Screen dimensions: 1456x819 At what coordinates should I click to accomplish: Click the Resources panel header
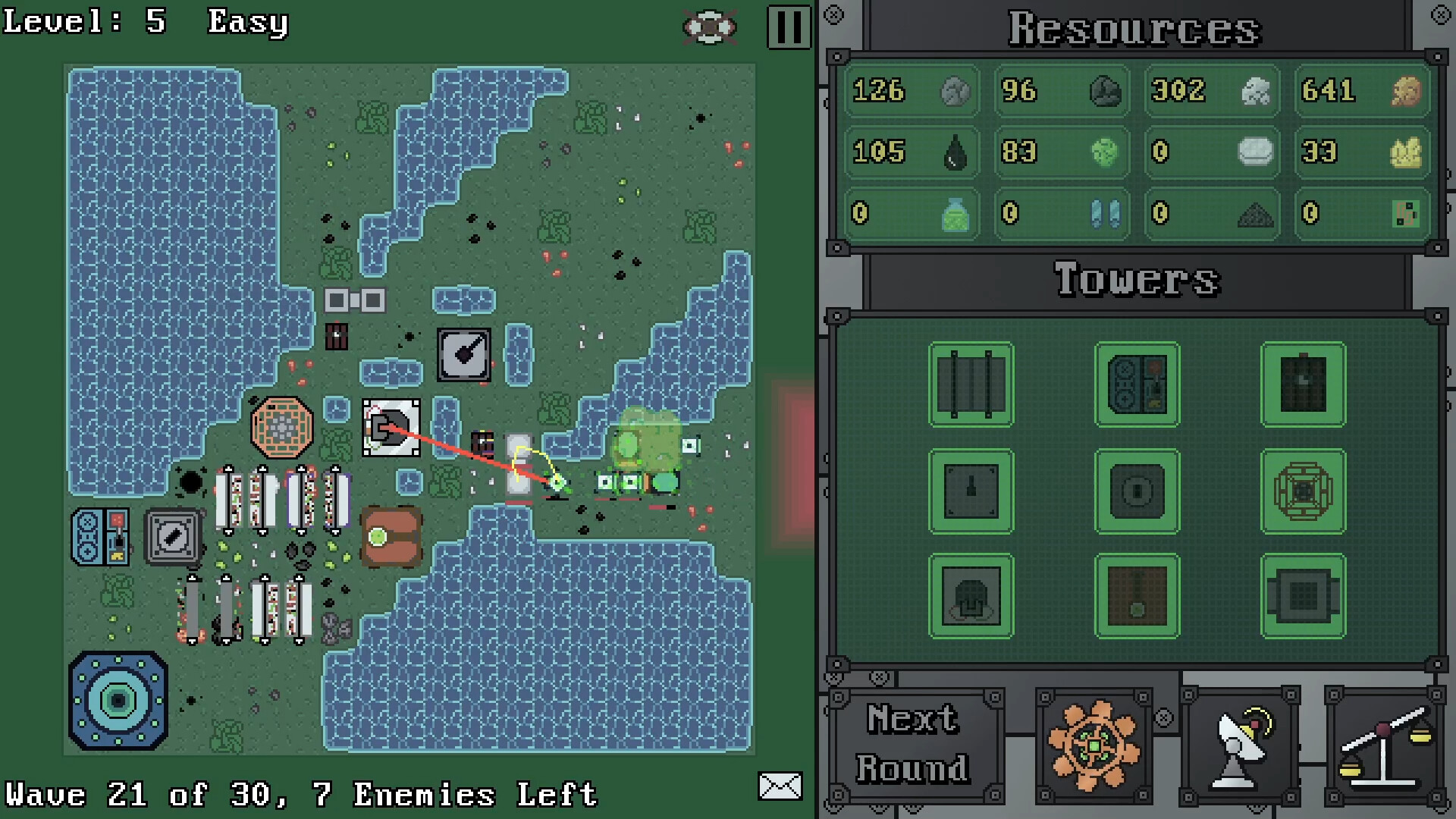[x=1134, y=29]
